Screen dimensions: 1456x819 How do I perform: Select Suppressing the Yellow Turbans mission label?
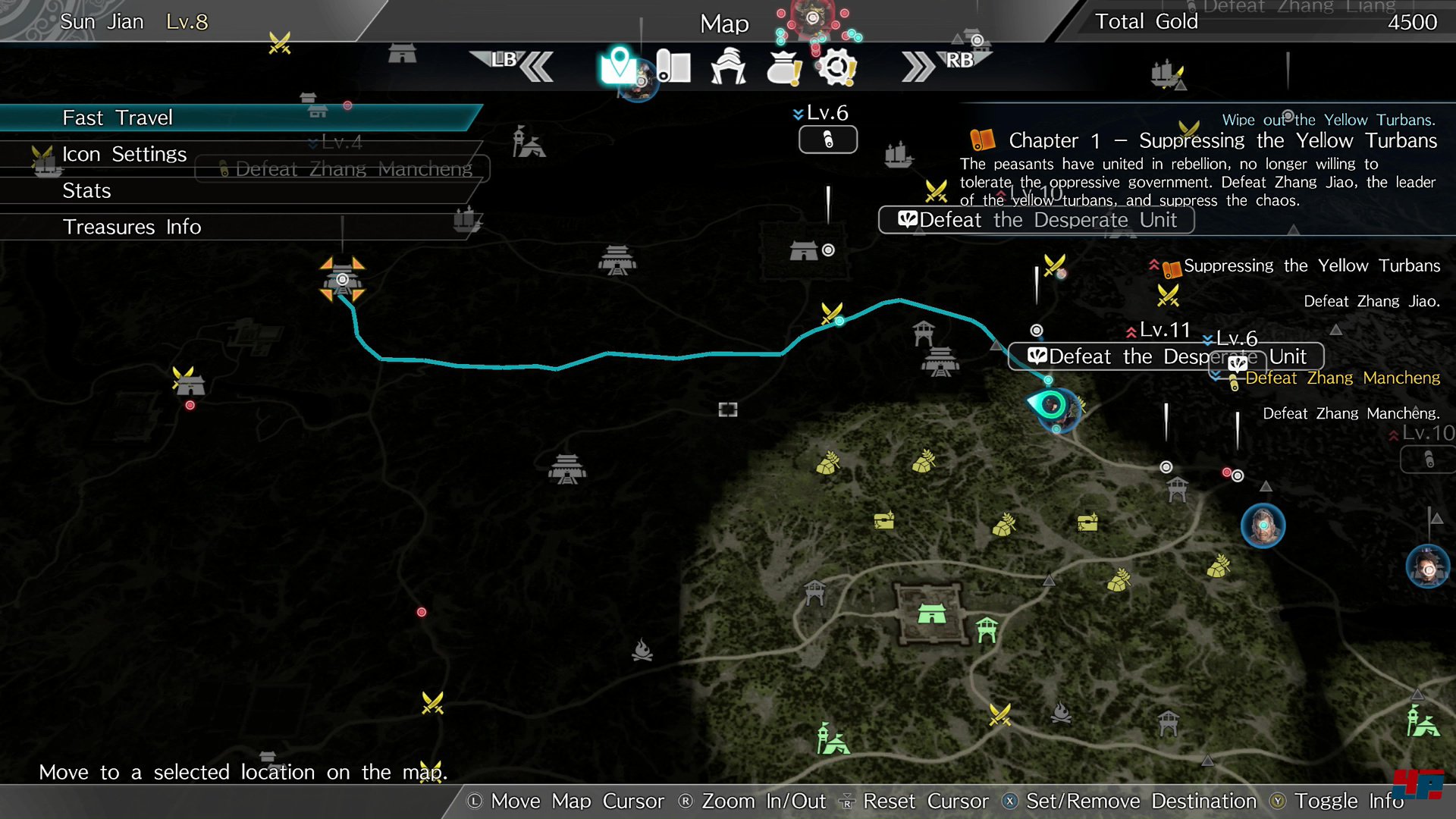[1311, 266]
